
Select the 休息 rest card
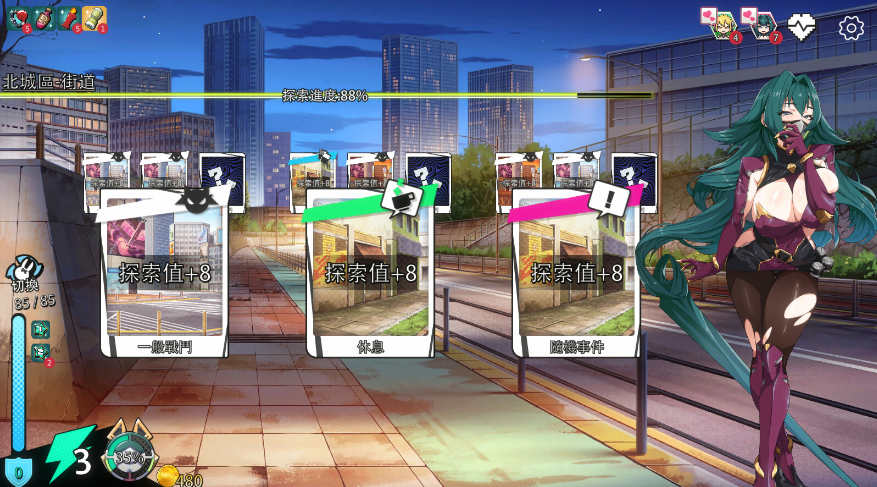coord(369,272)
